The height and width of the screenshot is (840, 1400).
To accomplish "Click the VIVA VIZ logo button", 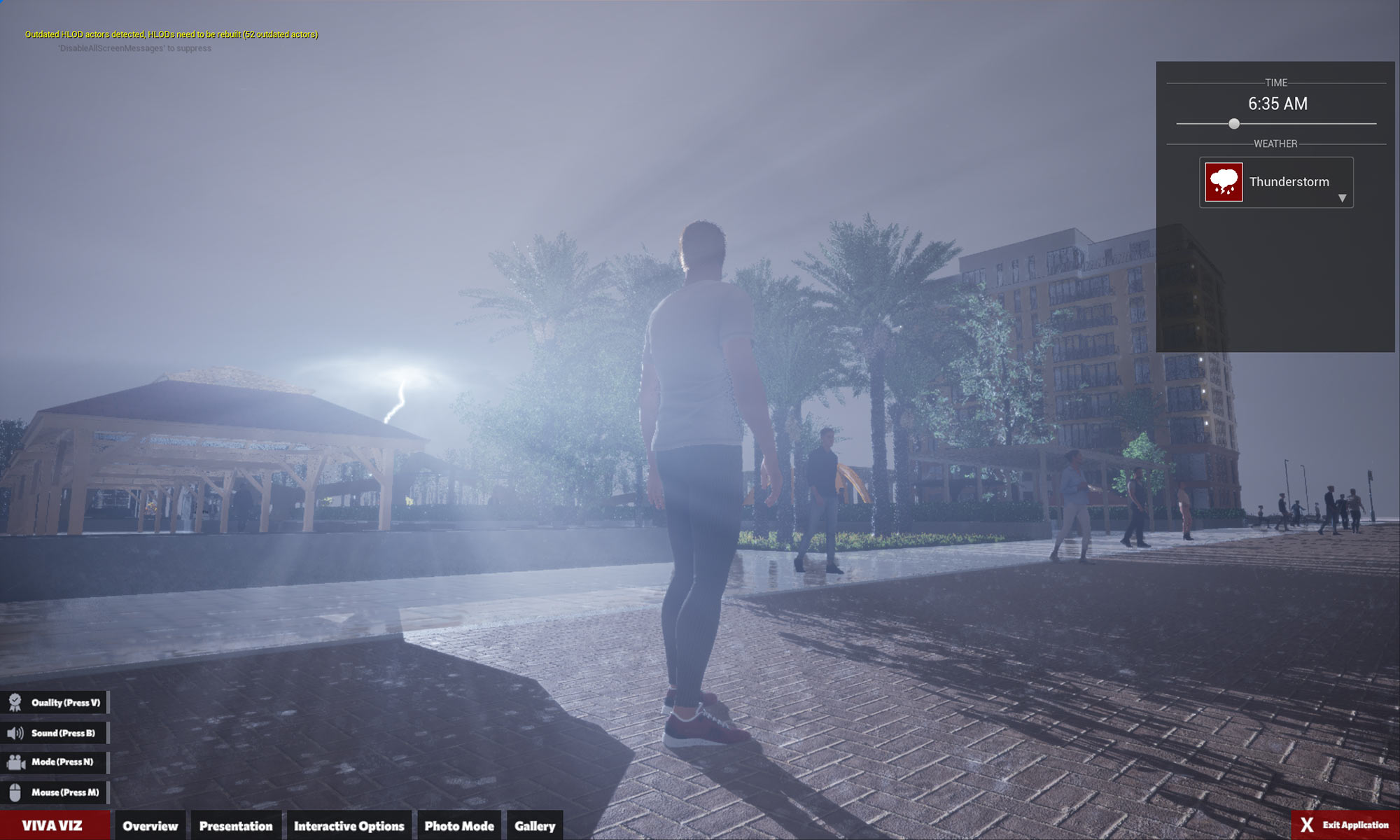I will tap(53, 825).
